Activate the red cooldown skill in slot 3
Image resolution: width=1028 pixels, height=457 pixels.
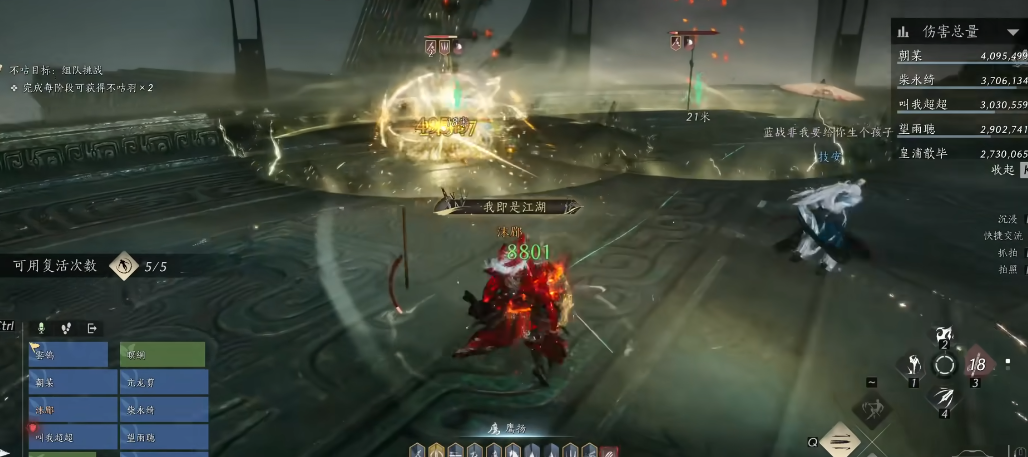(978, 366)
